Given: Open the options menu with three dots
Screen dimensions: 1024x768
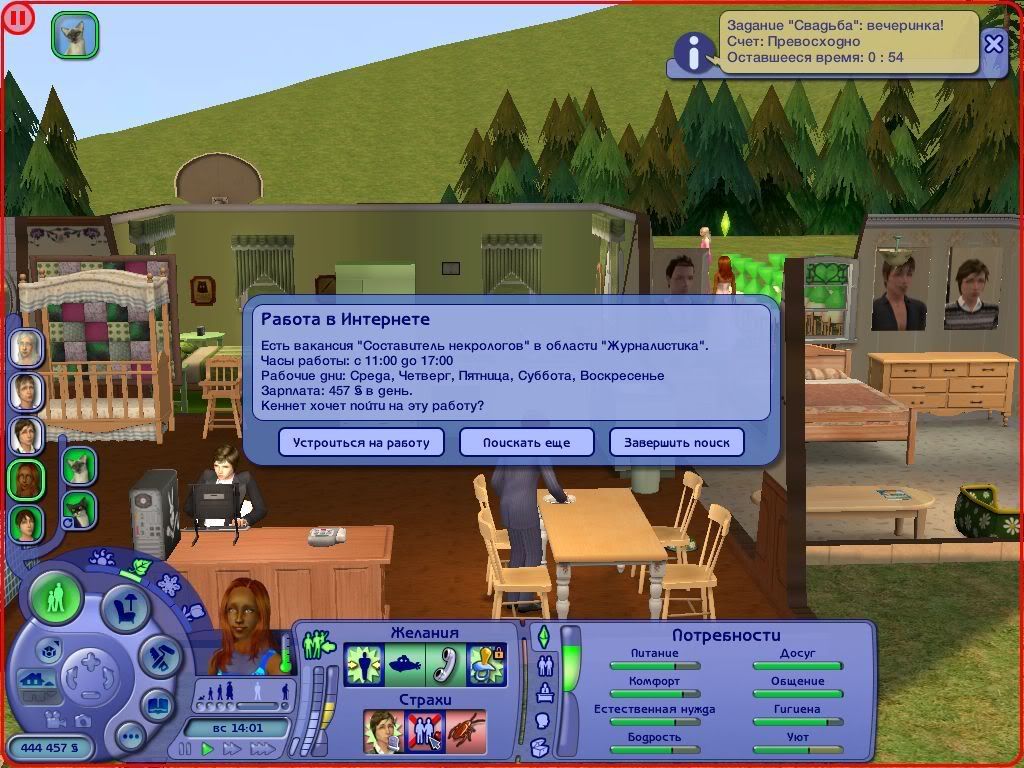Looking at the screenshot, I should point(130,737).
